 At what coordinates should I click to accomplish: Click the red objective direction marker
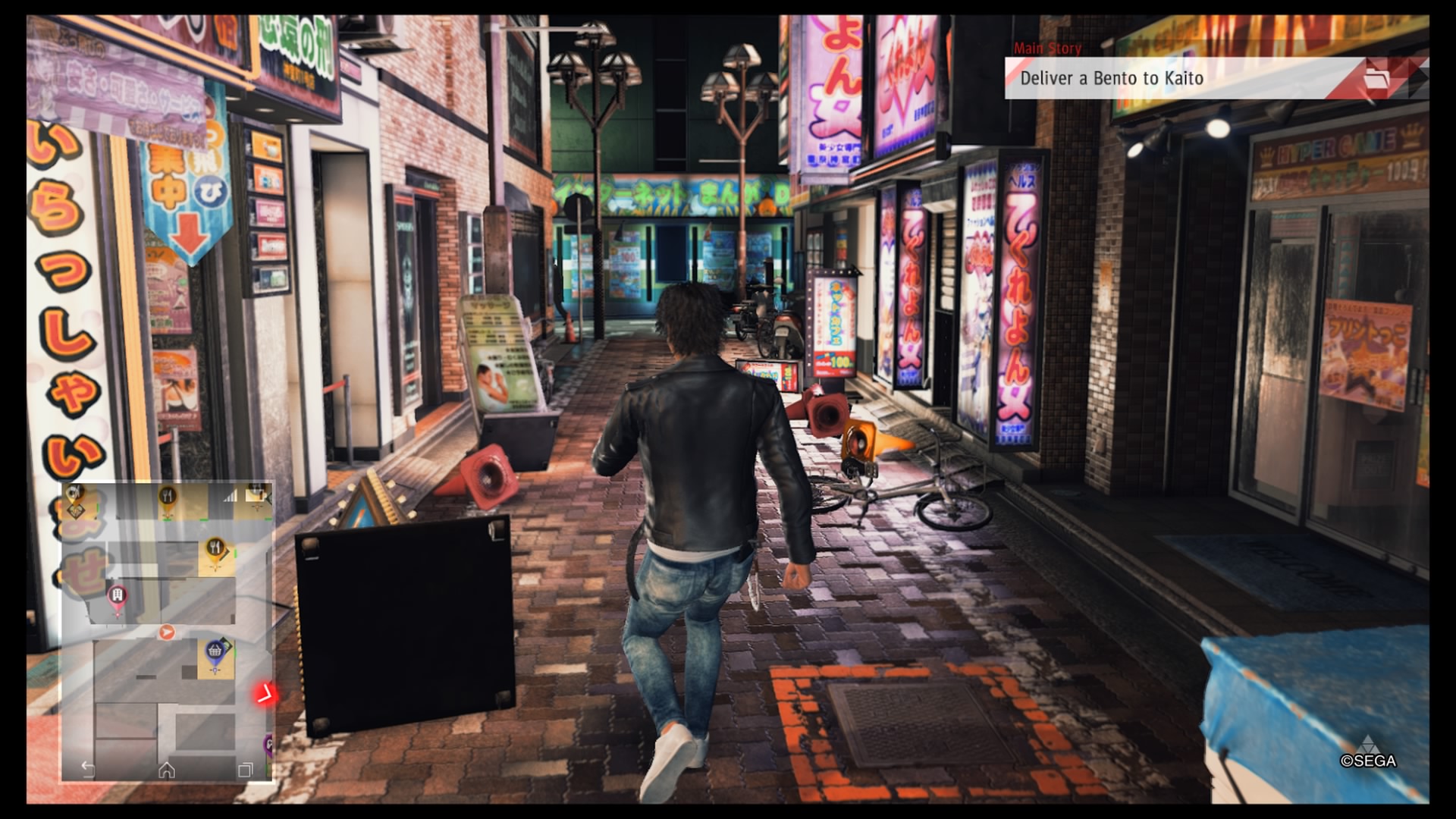(264, 692)
